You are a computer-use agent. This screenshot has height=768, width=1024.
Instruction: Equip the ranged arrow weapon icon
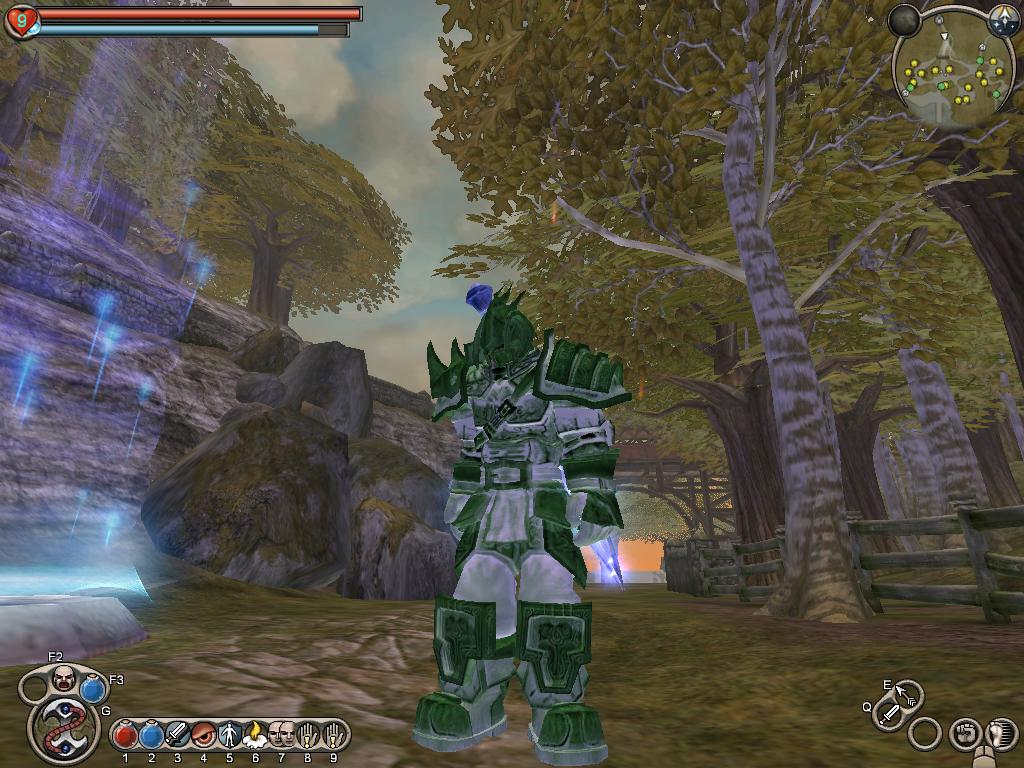(x=905, y=694)
